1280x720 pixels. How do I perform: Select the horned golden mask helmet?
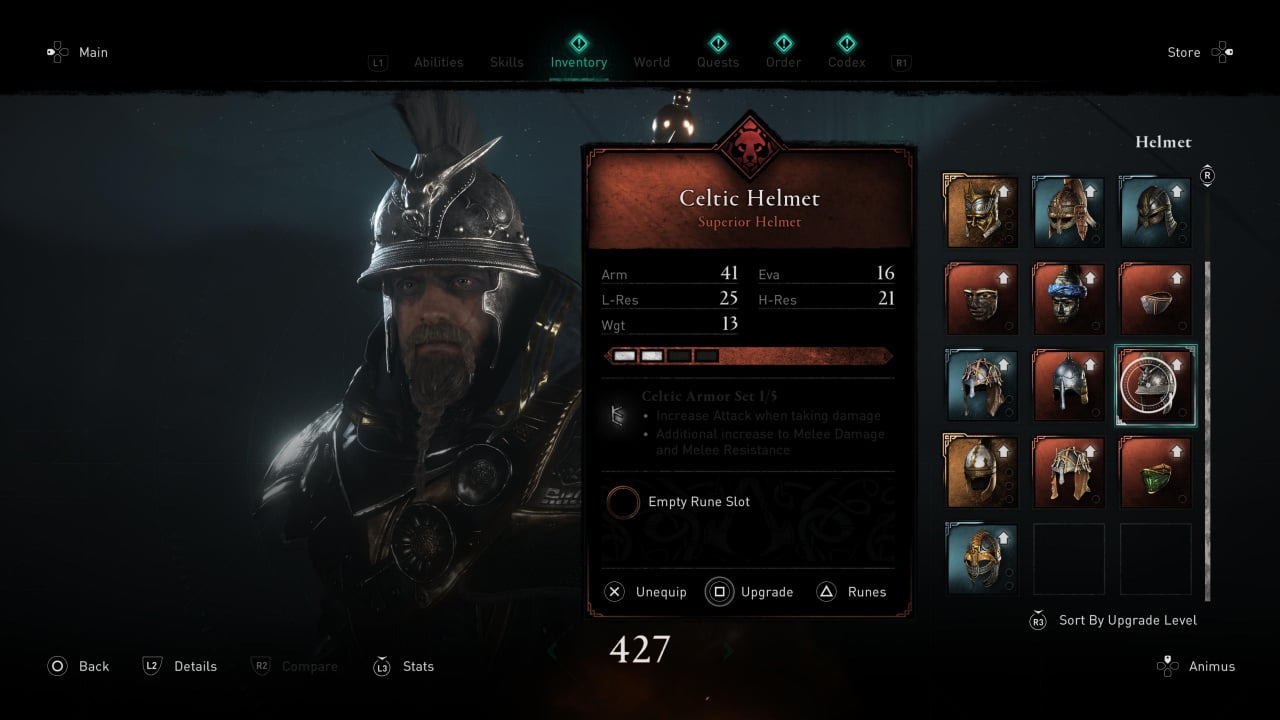(981, 212)
